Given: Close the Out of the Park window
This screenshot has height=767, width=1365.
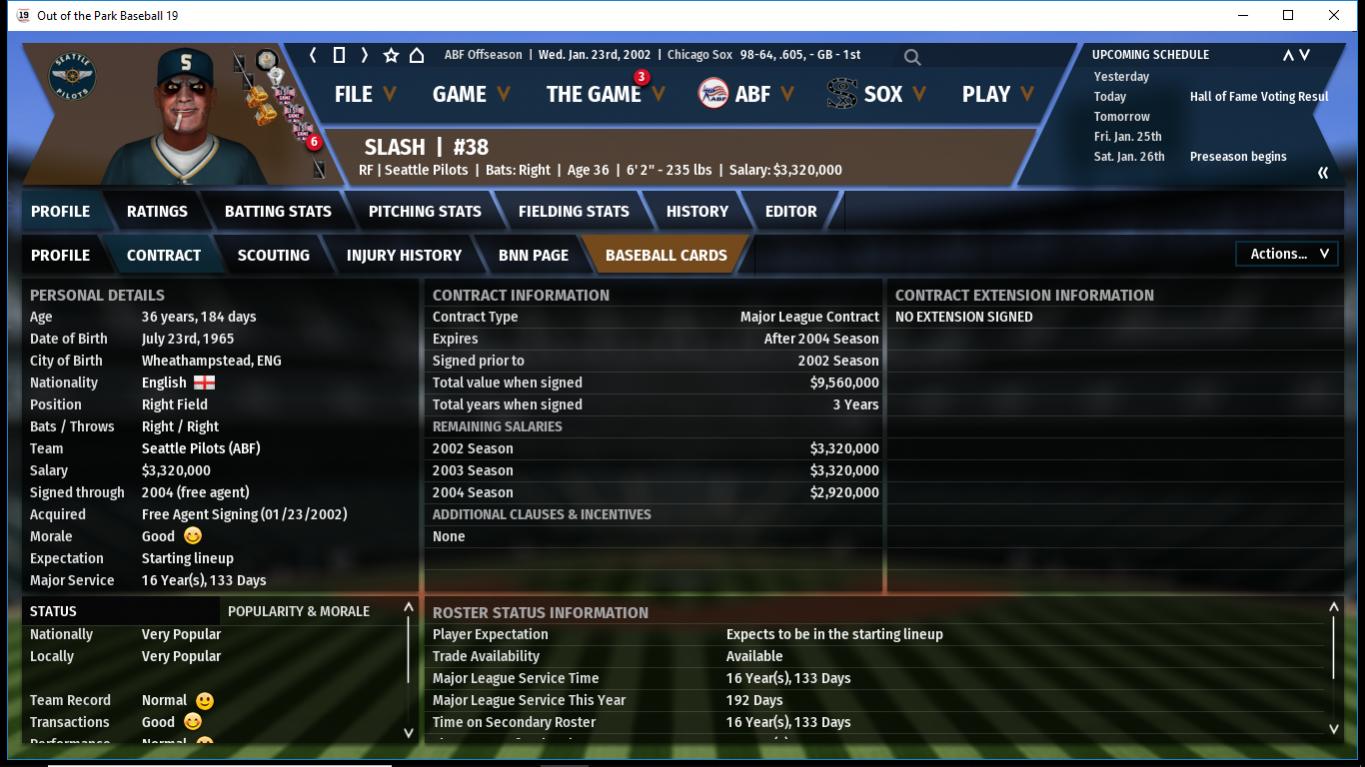Looking at the screenshot, I should pos(1334,15).
